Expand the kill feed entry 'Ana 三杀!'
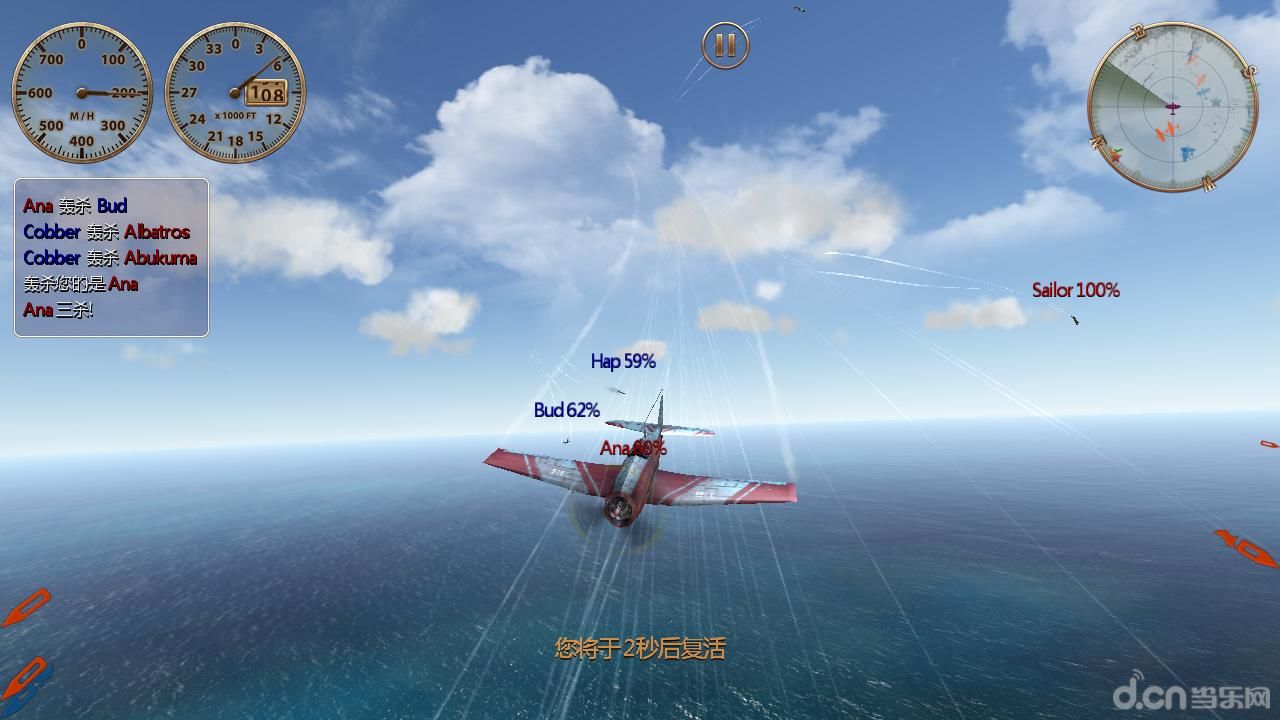Image resolution: width=1280 pixels, height=720 pixels. coord(57,311)
